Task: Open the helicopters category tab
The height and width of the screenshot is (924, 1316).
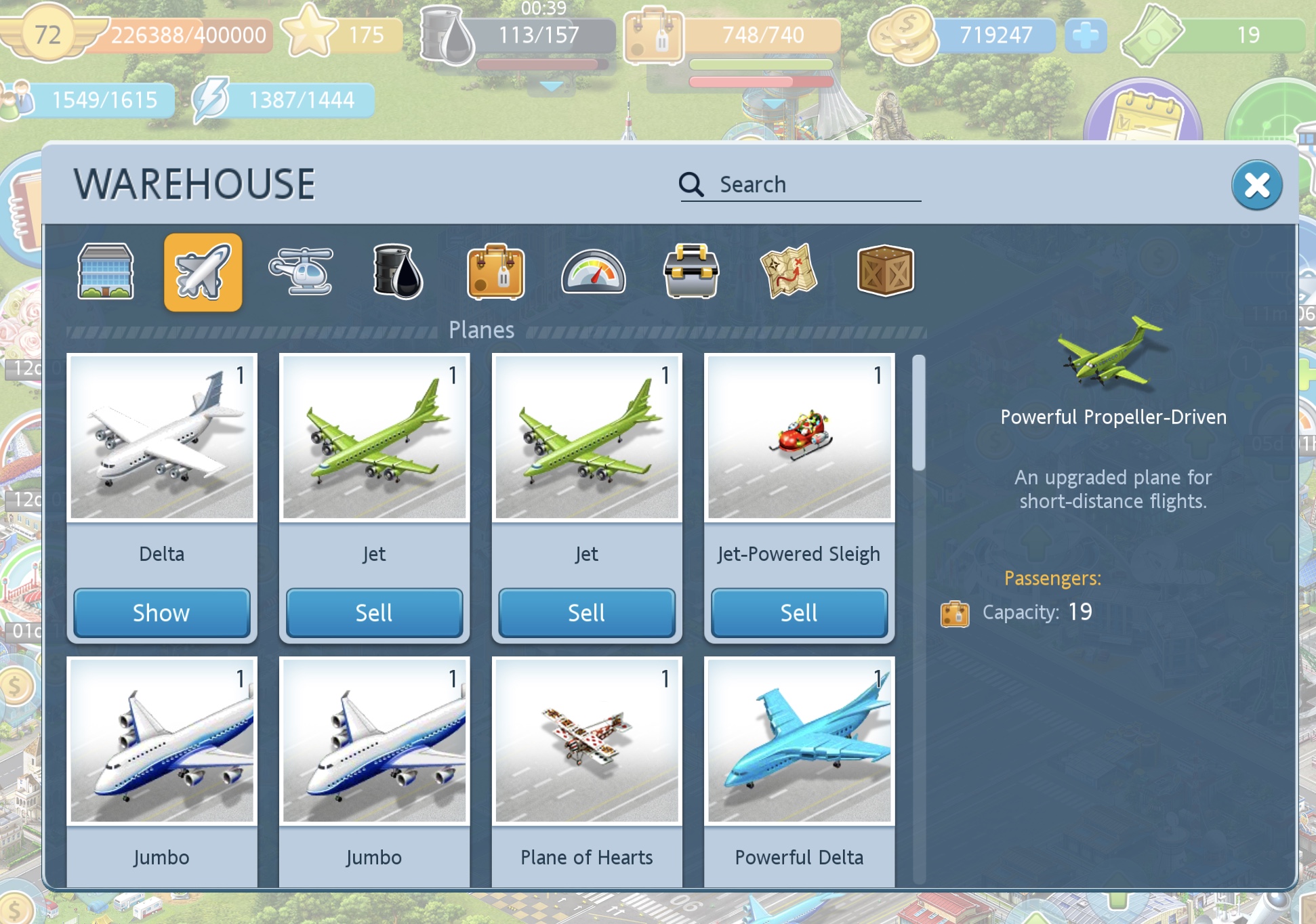Action: coord(301,272)
